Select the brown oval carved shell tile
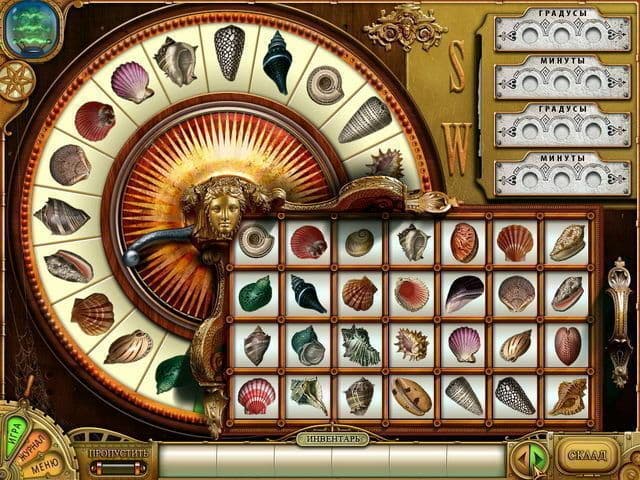 (x=464, y=241)
